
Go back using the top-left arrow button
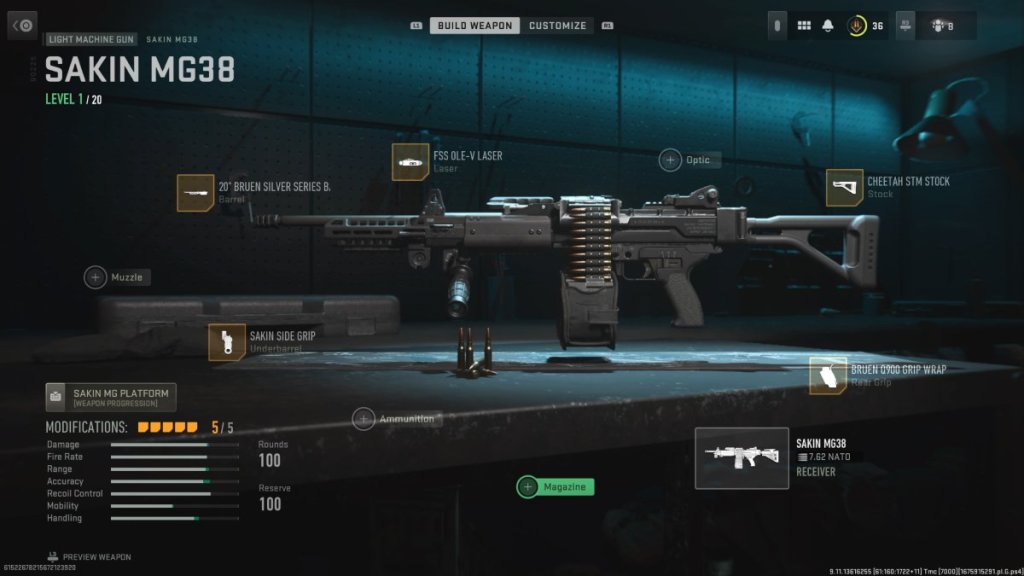point(24,25)
